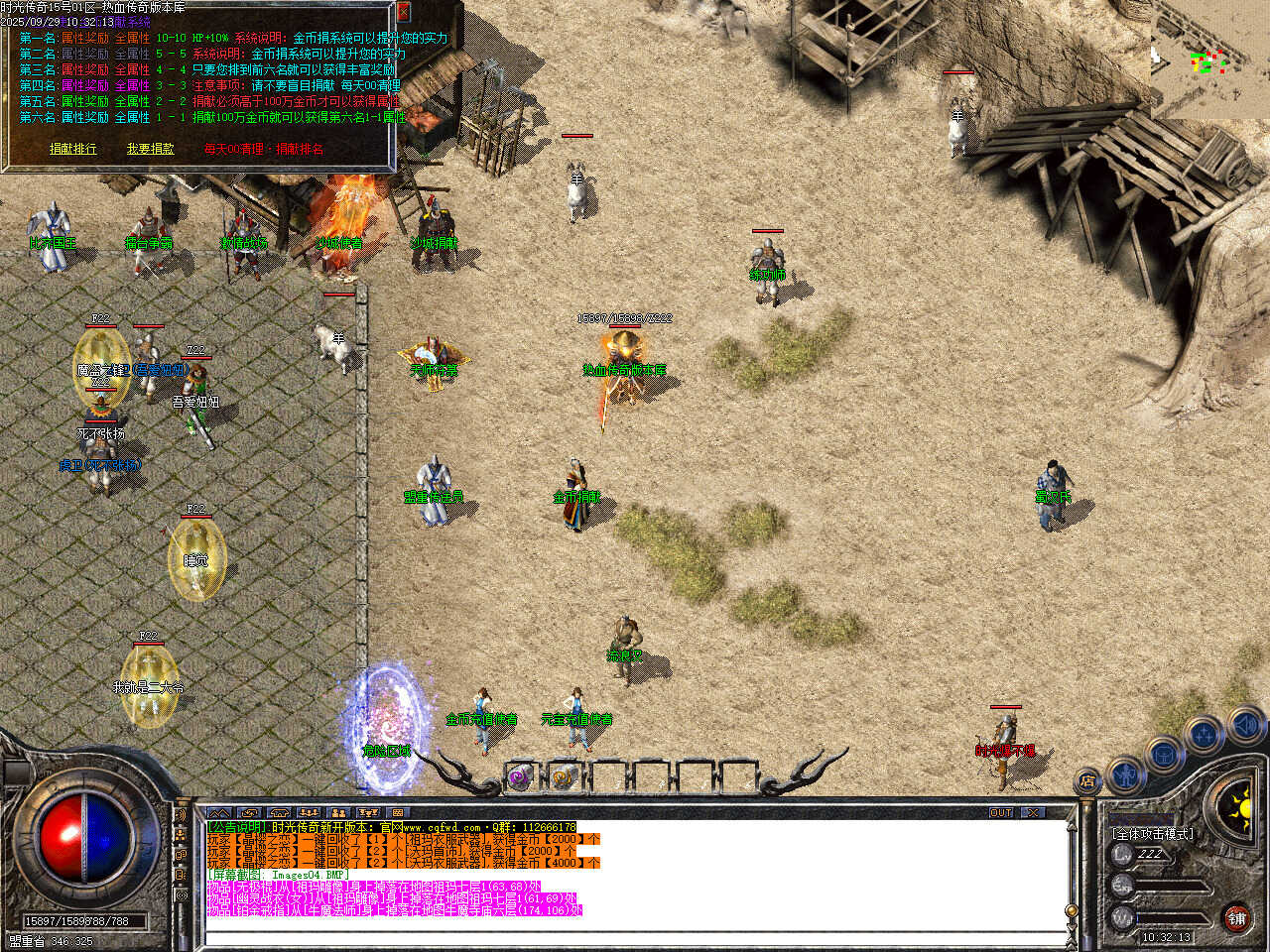The height and width of the screenshot is (952, 1270).
Task: Close the donation ranking dialog
Action: coord(404,12)
